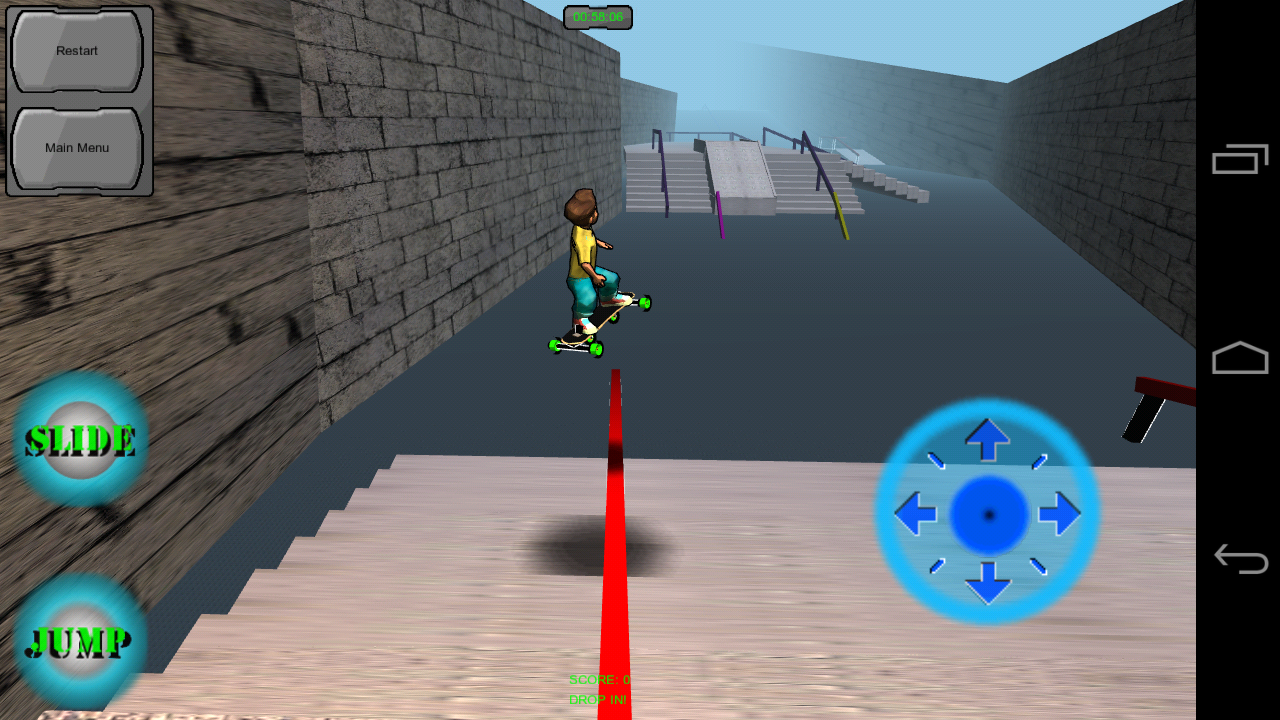This screenshot has height=720, width=1280.
Task: Open Android recent apps
Action: [1238, 158]
